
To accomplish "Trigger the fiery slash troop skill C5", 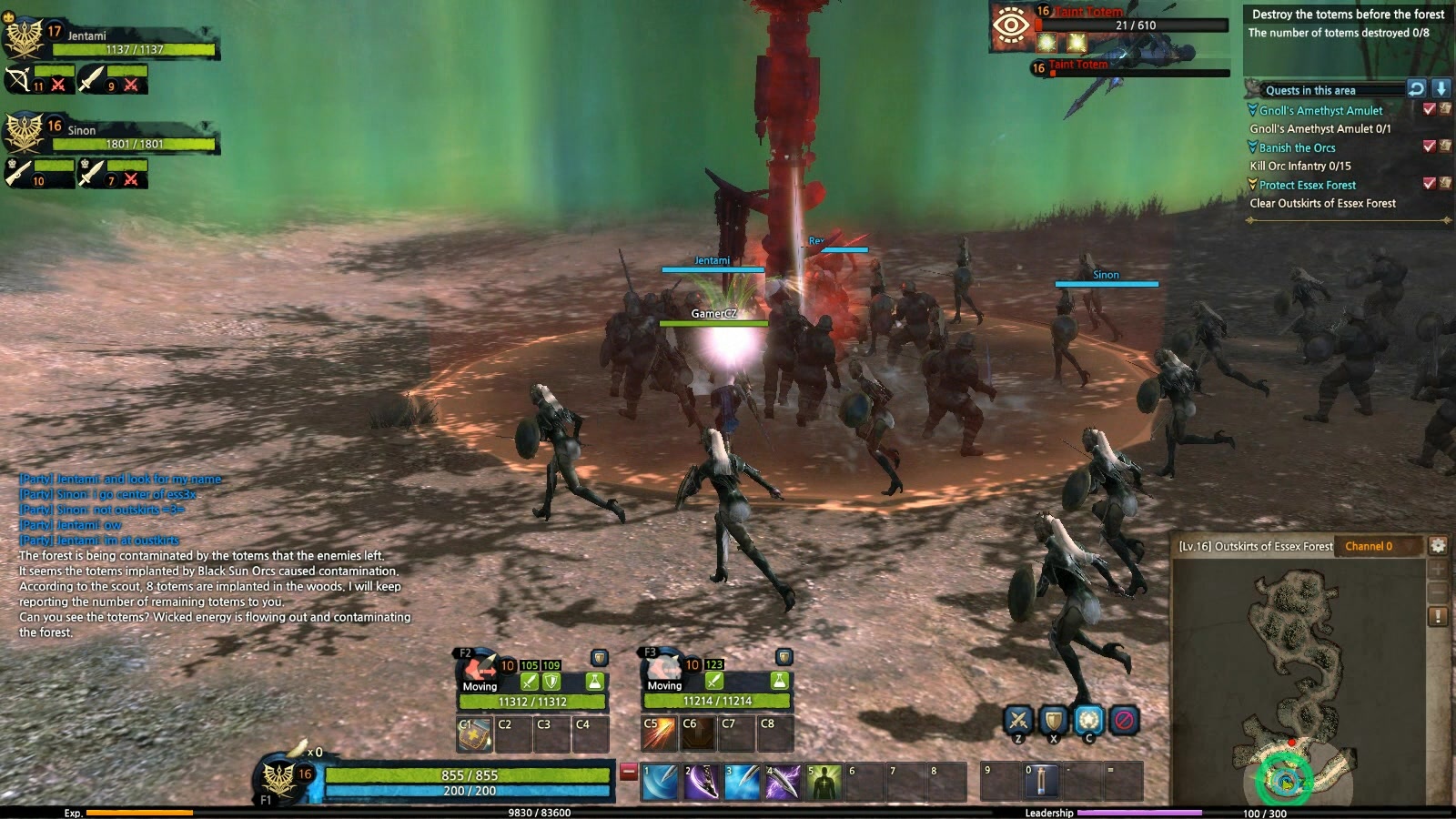I will (659, 733).
